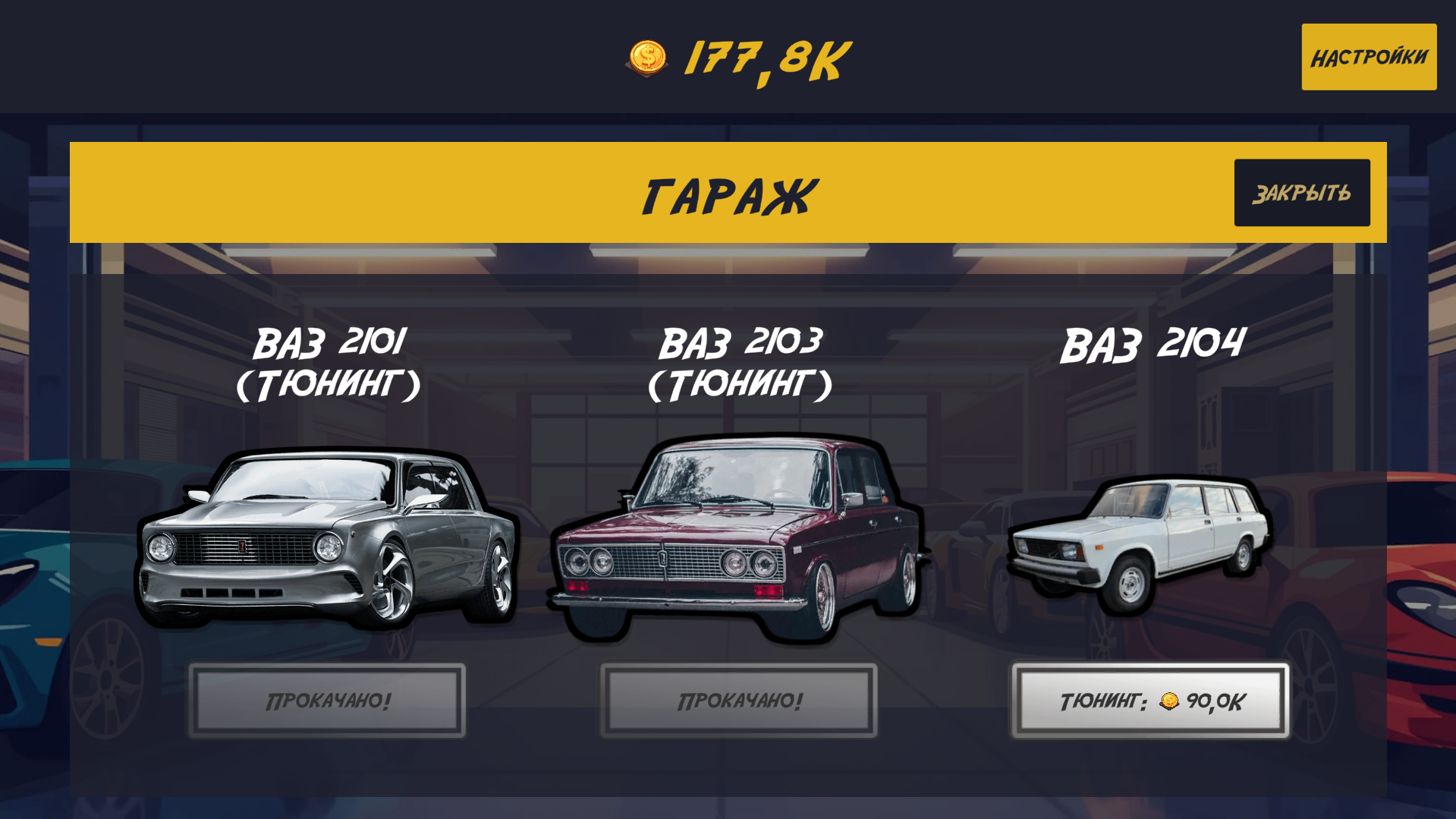Click the coin icon inside Тюнинг button
The width and height of the screenshot is (1456, 819).
1169,702
